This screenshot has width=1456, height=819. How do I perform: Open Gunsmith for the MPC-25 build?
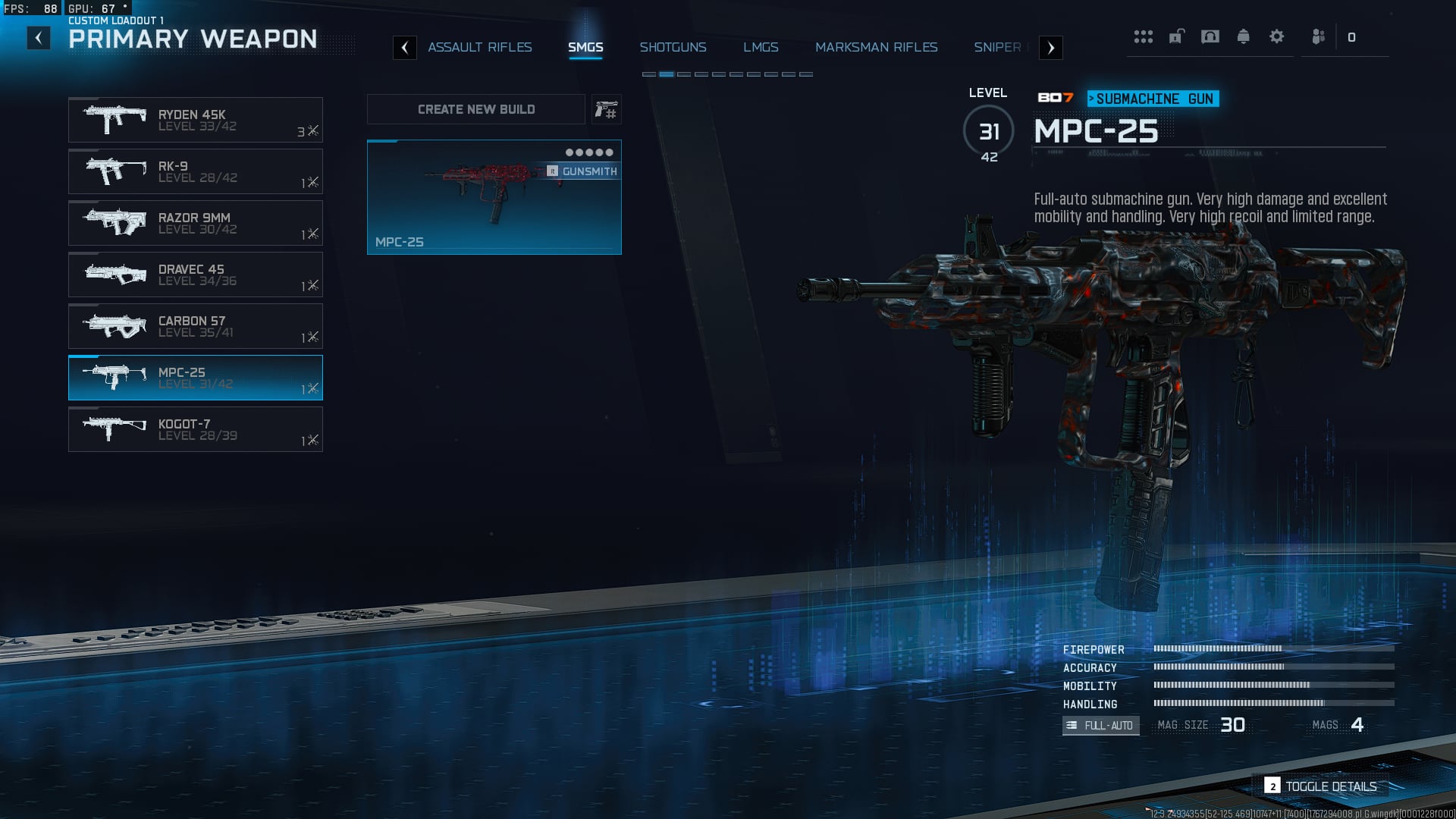coord(582,171)
